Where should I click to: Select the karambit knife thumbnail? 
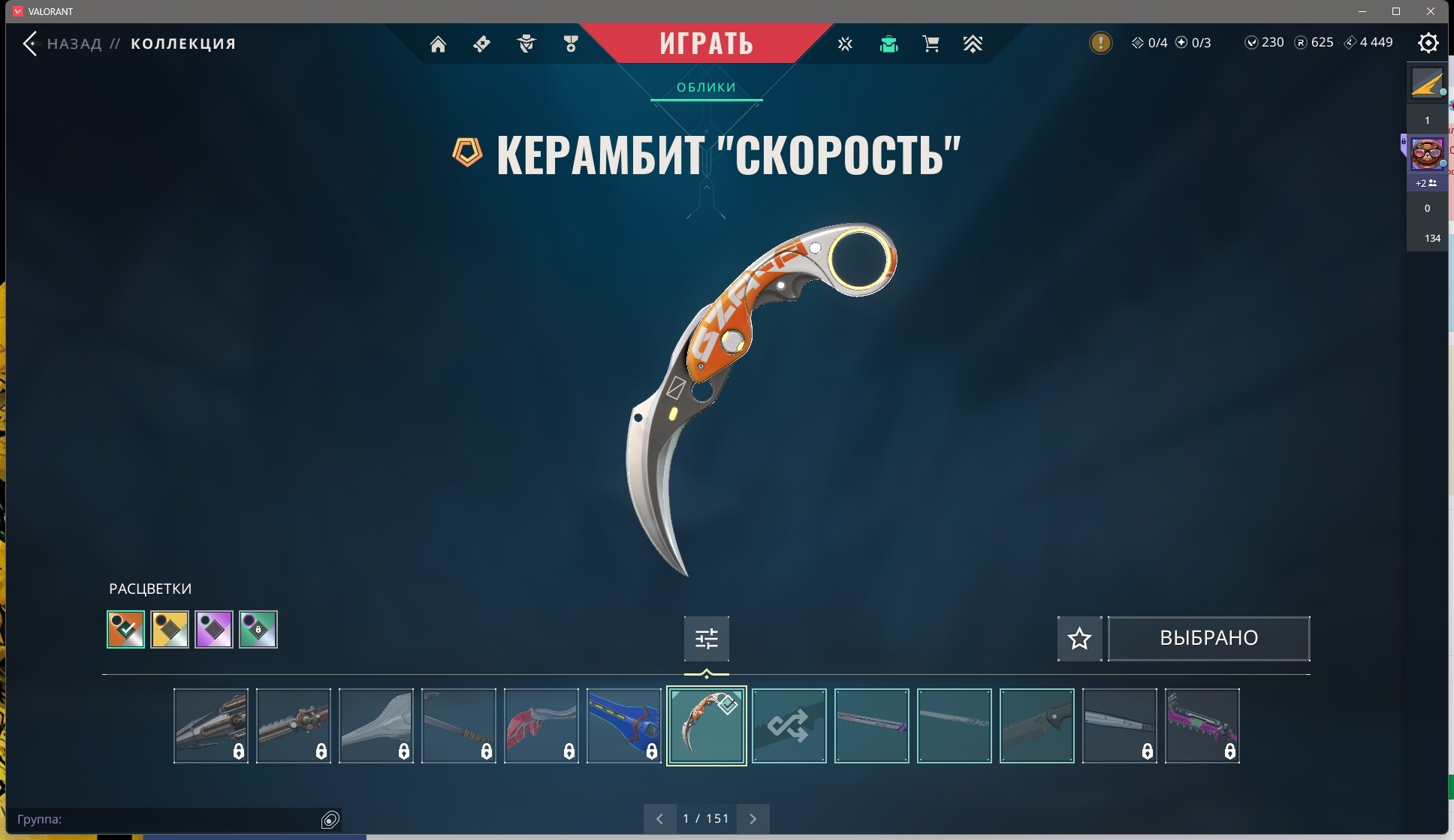pos(706,726)
